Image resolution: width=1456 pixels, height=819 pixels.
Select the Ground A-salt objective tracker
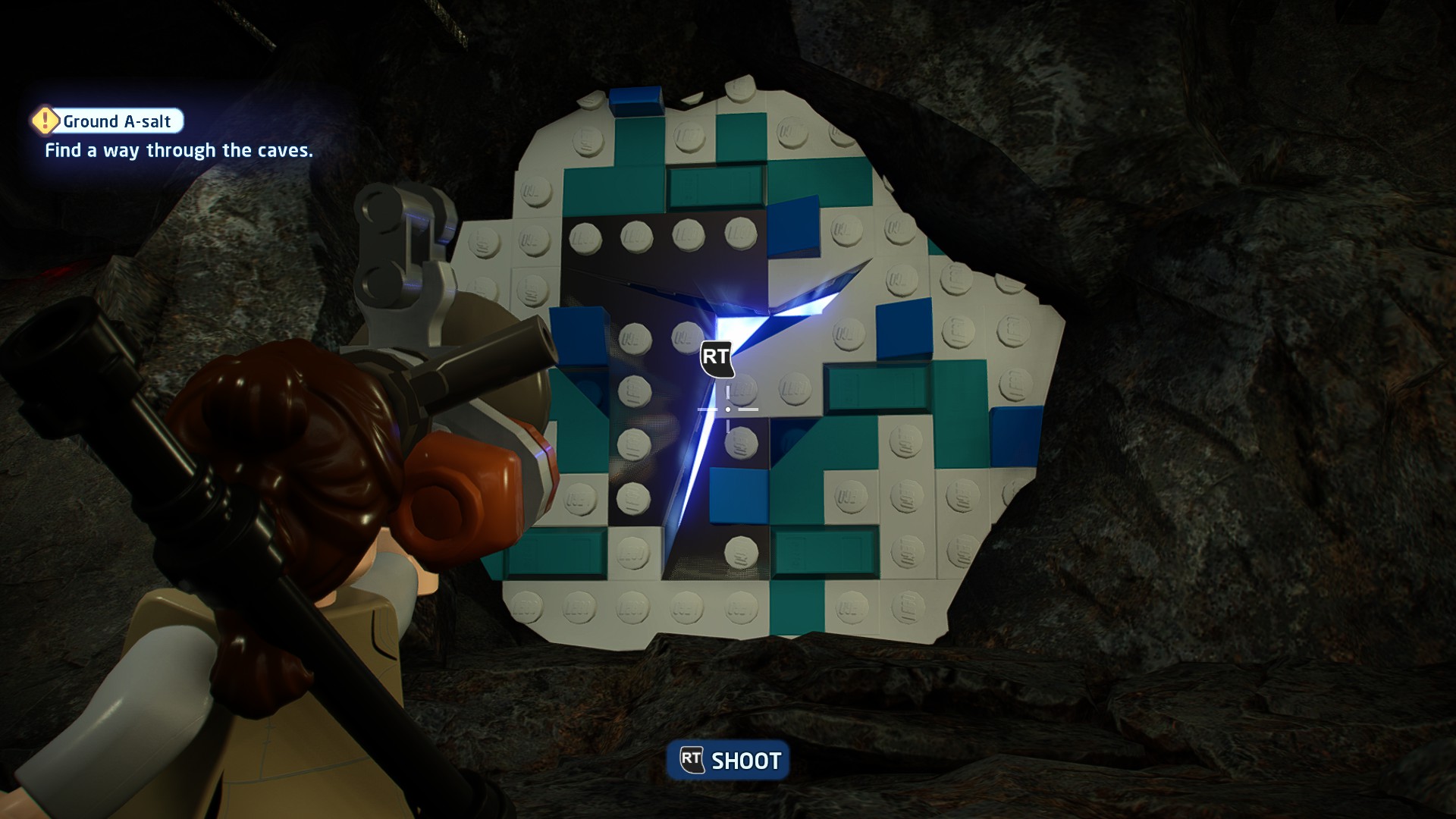(x=117, y=121)
